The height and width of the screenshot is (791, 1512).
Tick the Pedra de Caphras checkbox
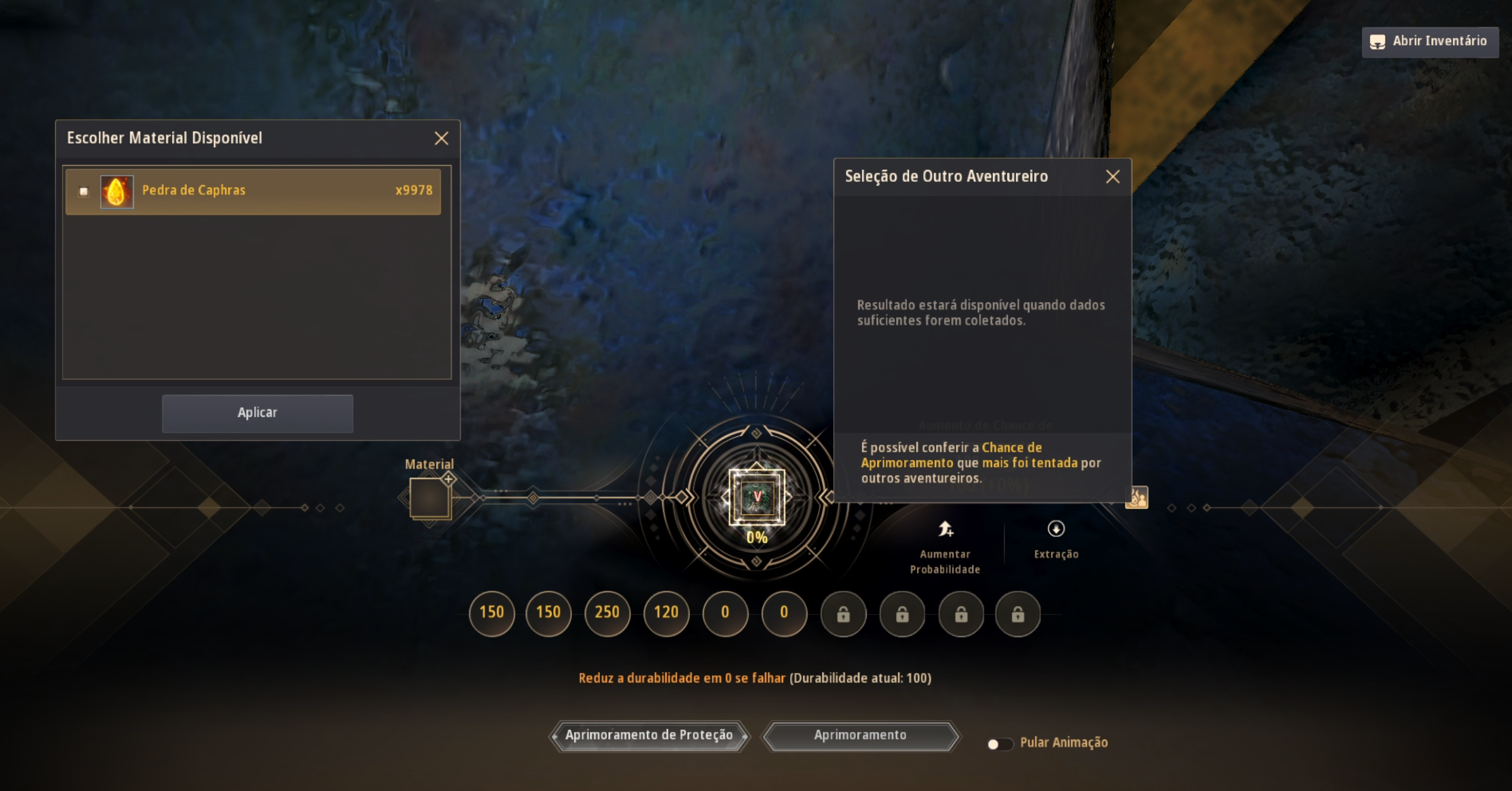coord(84,191)
